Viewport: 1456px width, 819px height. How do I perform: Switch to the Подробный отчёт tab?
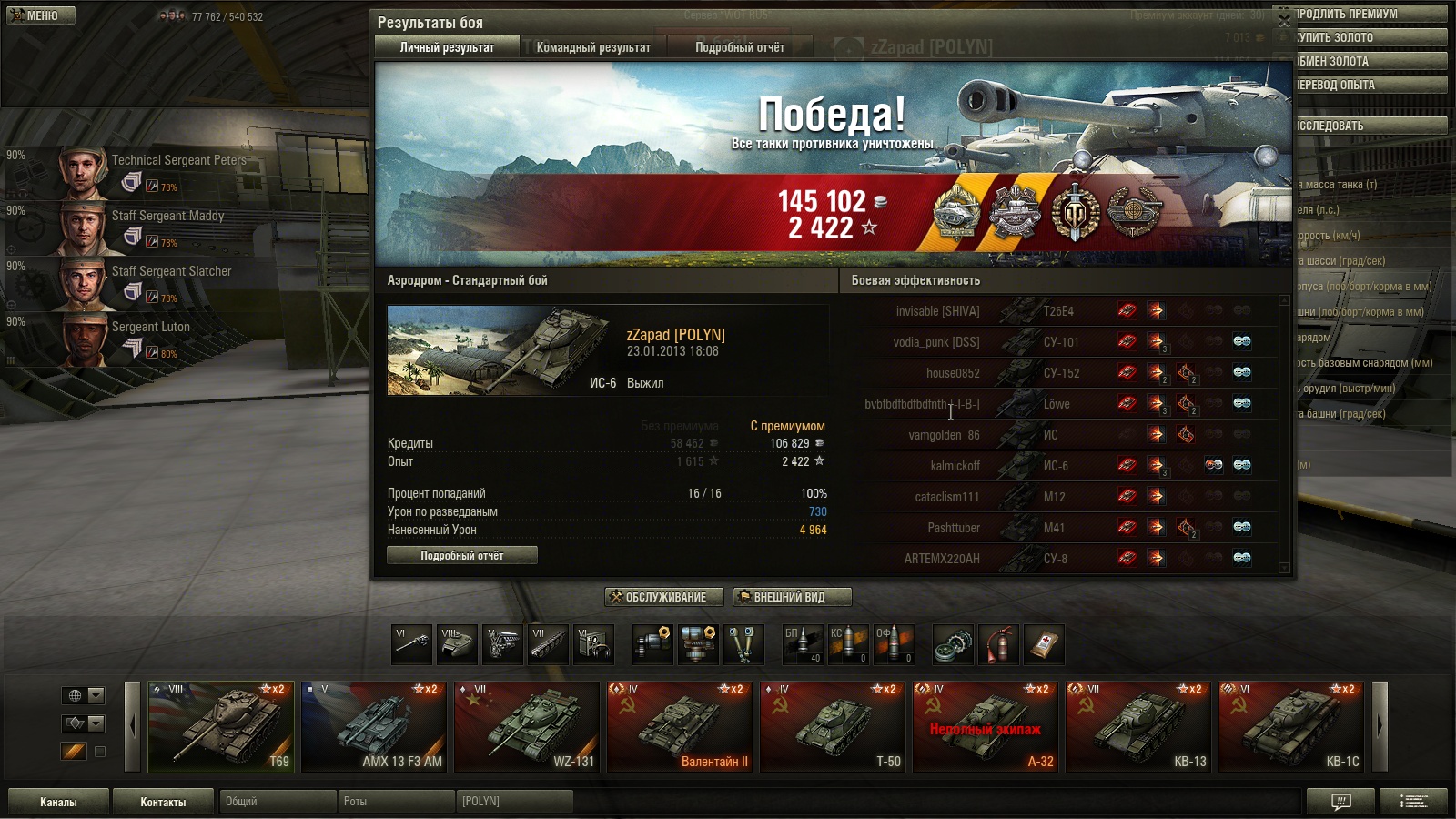(x=739, y=47)
